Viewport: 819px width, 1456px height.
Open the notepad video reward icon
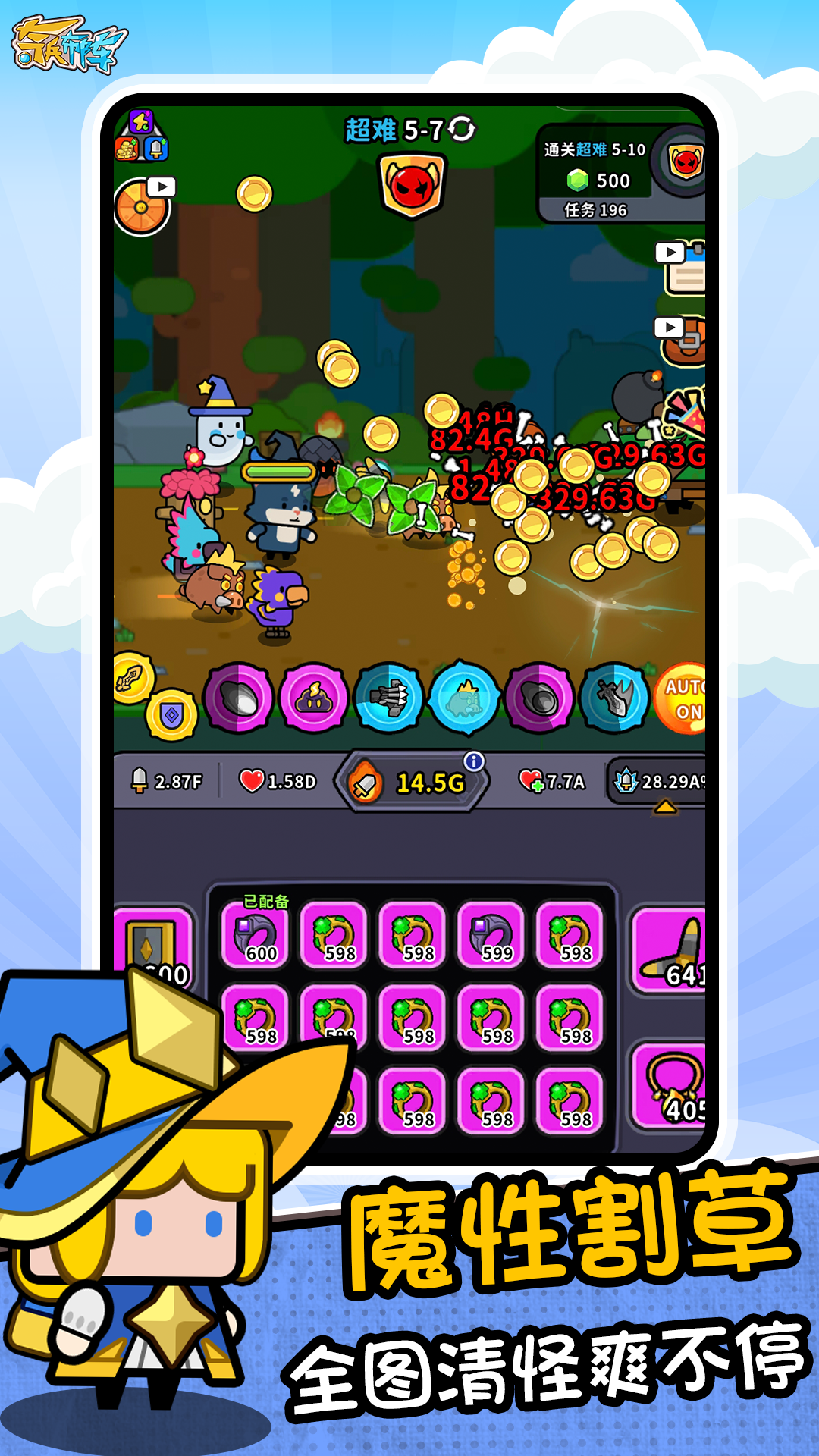683,269
